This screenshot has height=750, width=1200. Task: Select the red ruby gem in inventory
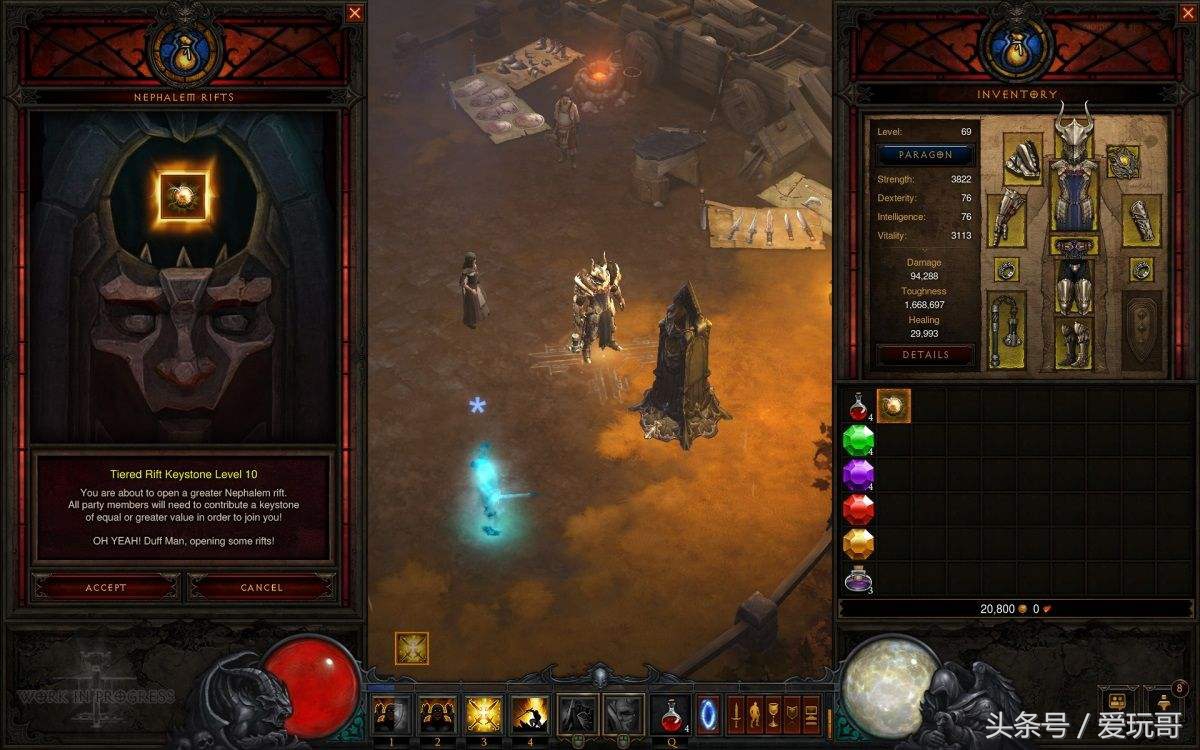[858, 510]
